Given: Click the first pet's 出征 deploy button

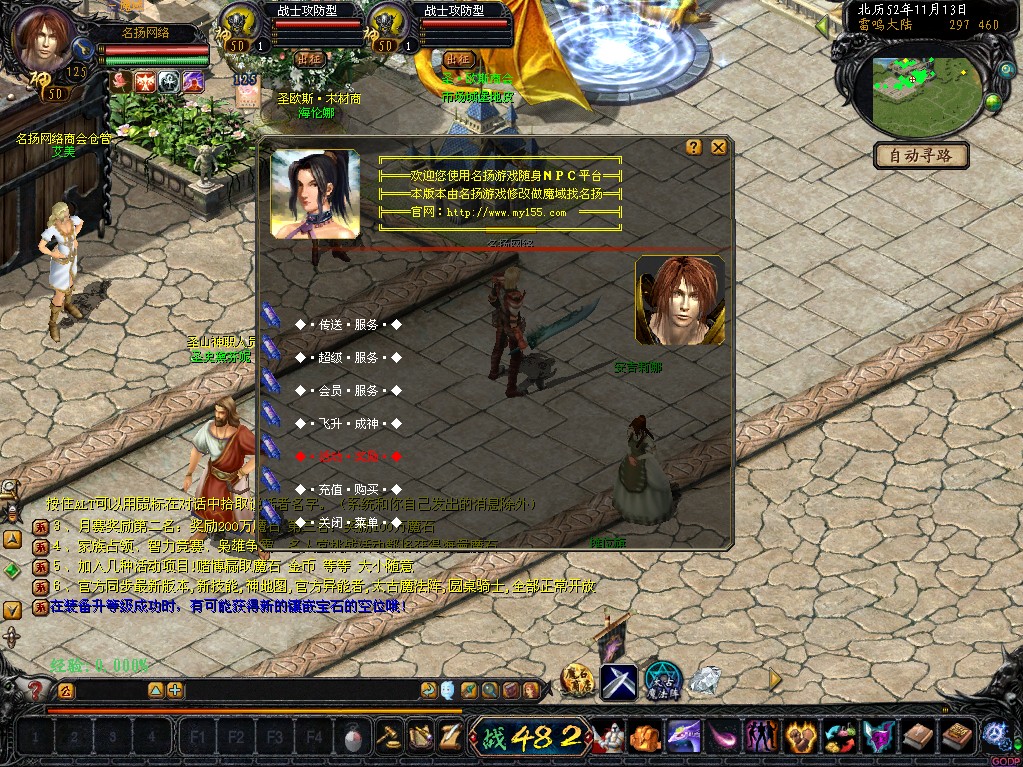Looking at the screenshot, I should (309, 59).
